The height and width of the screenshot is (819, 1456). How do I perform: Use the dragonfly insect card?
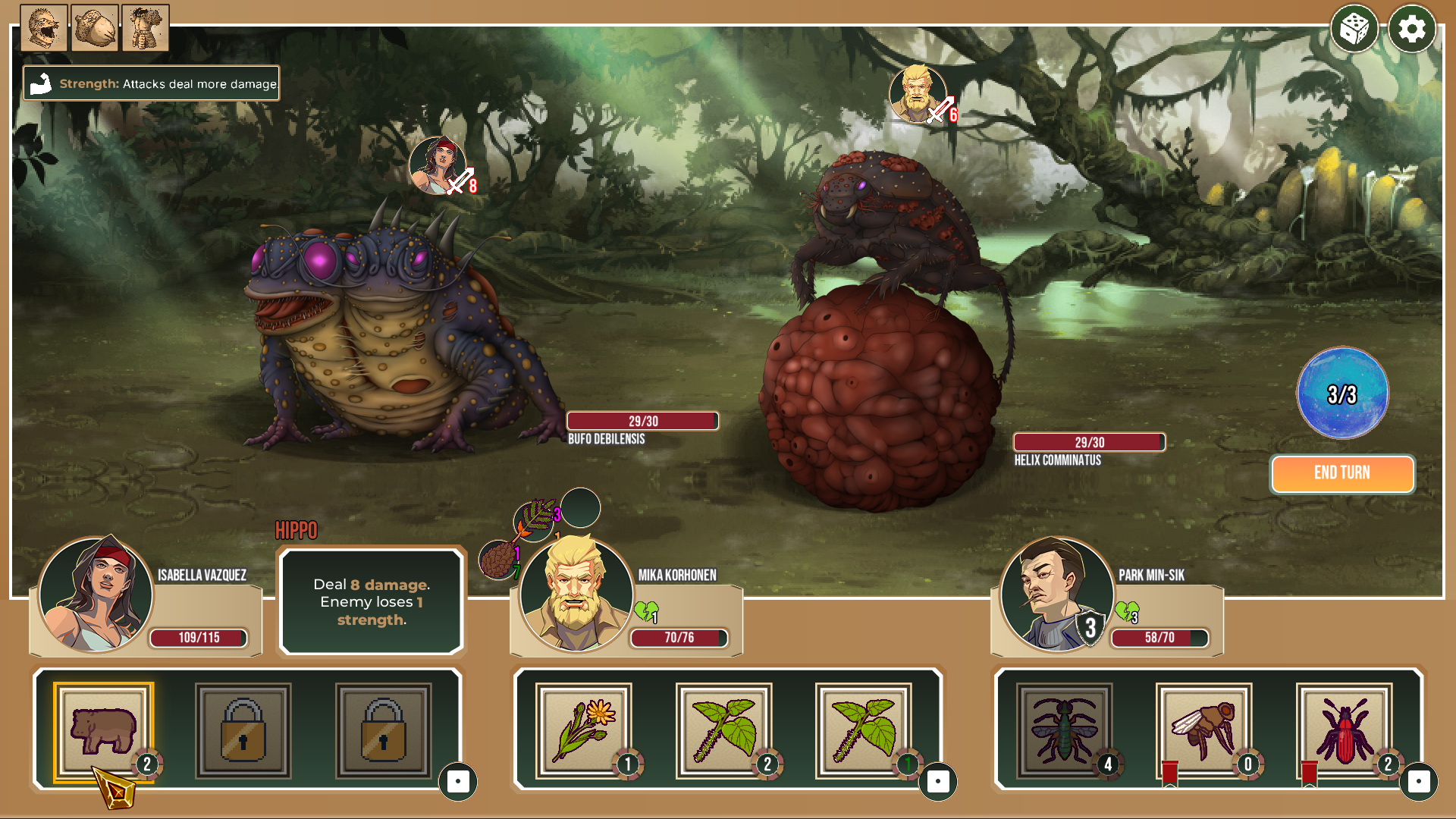pyautogui.click(x=1064, y=731)
